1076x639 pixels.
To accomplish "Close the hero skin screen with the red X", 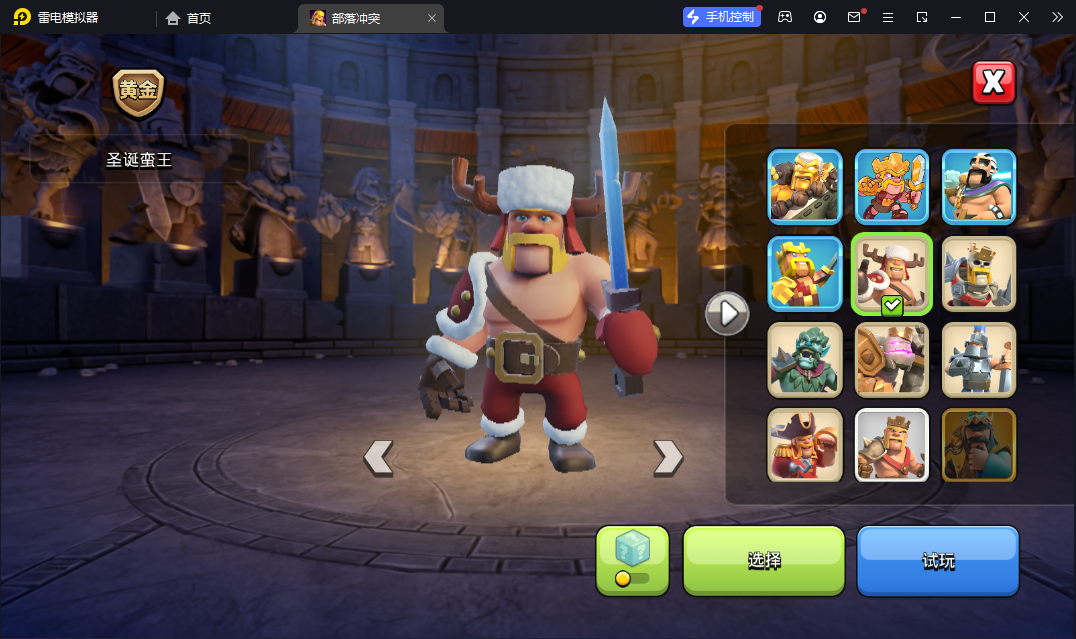I will tap(993, 83).
